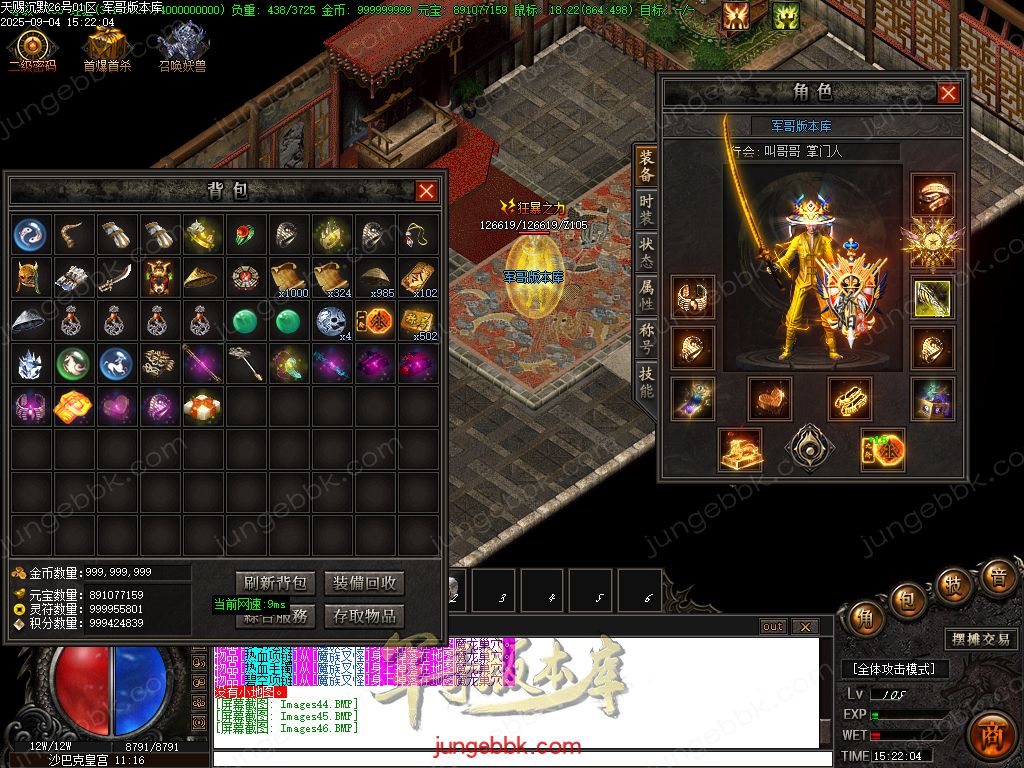Click the chat panel's out button
Image resolution: width=1024 pixels, height=768 pixels.
773,627
